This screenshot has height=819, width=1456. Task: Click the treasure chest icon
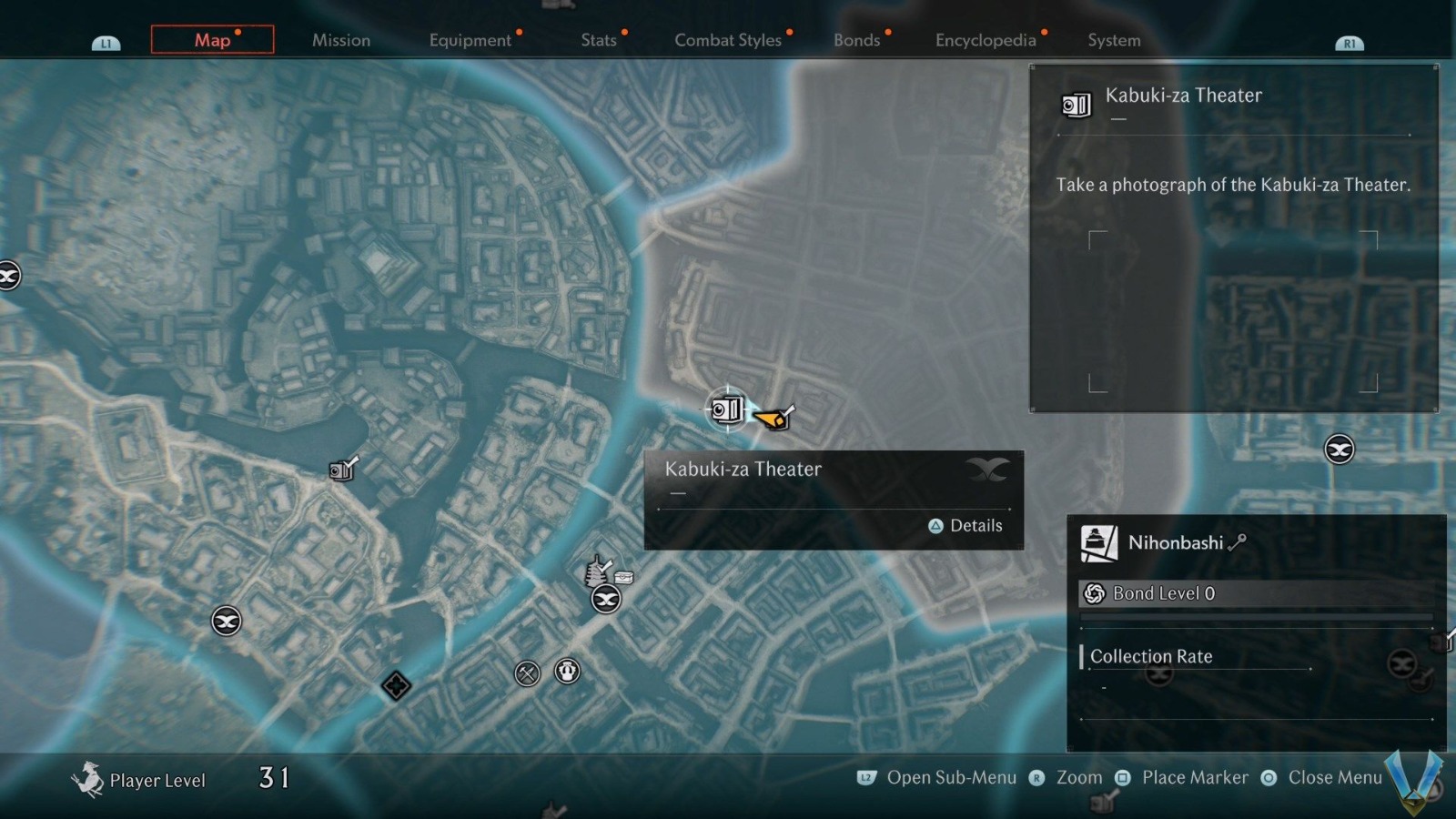tap(623, 577)
